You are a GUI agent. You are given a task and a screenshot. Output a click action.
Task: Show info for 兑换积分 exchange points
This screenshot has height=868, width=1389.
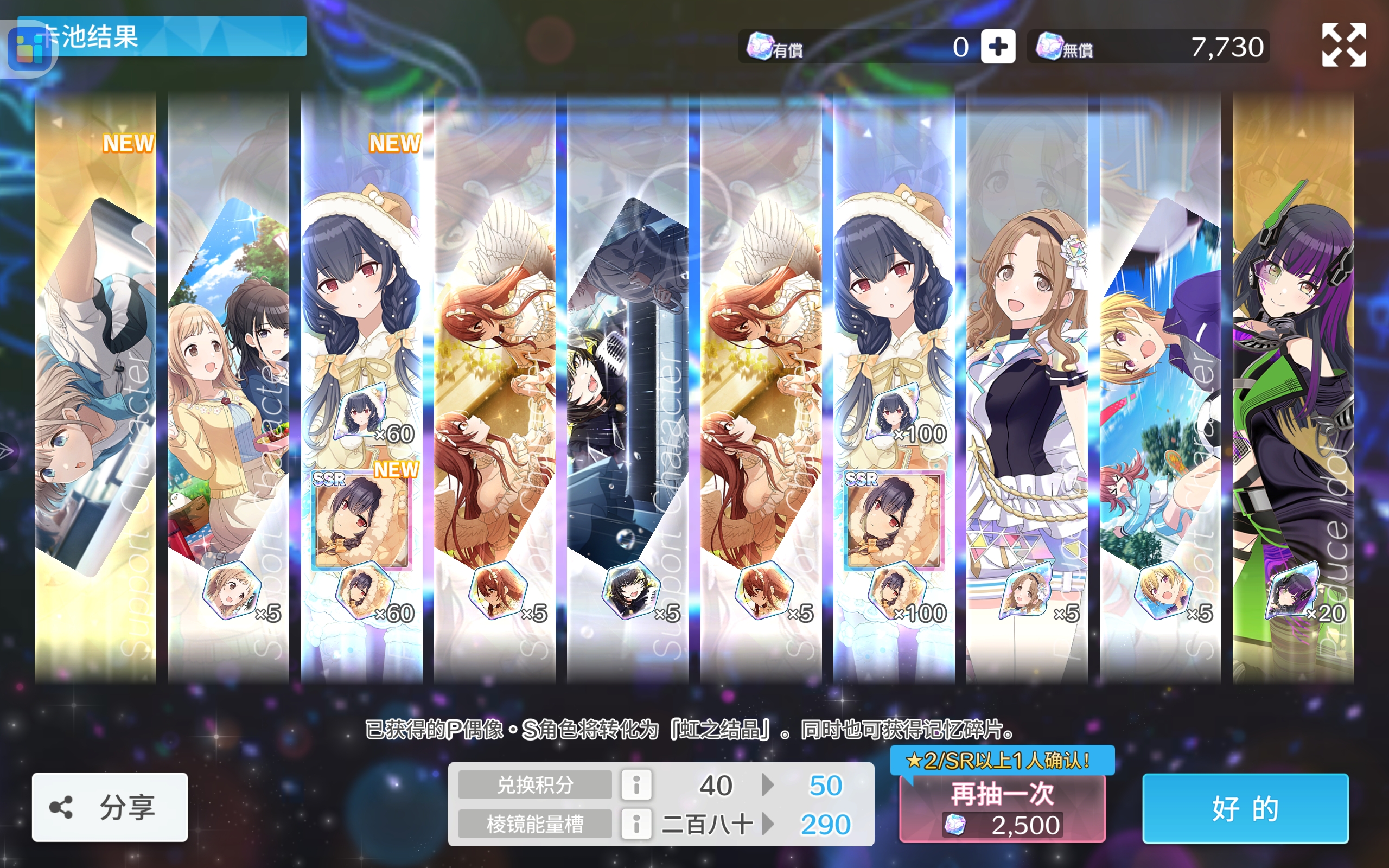pyautogui.click(x=636, y=785)
